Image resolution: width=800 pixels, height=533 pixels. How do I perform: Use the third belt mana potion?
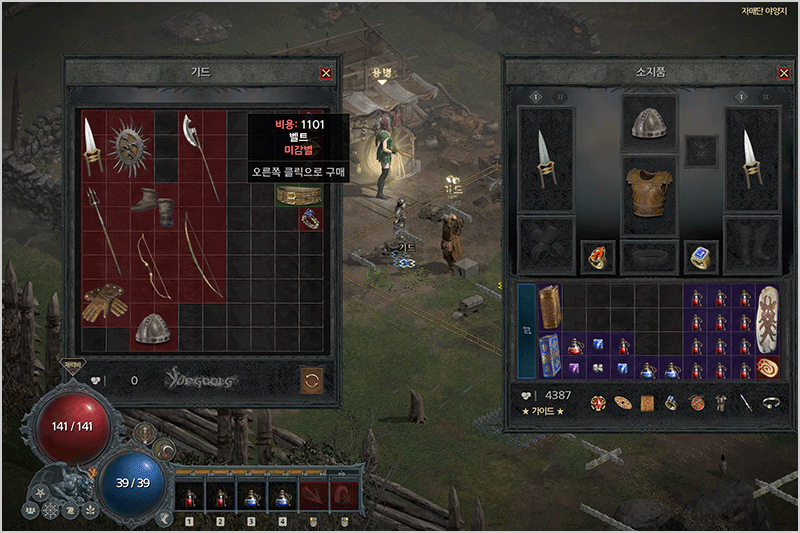252,495
